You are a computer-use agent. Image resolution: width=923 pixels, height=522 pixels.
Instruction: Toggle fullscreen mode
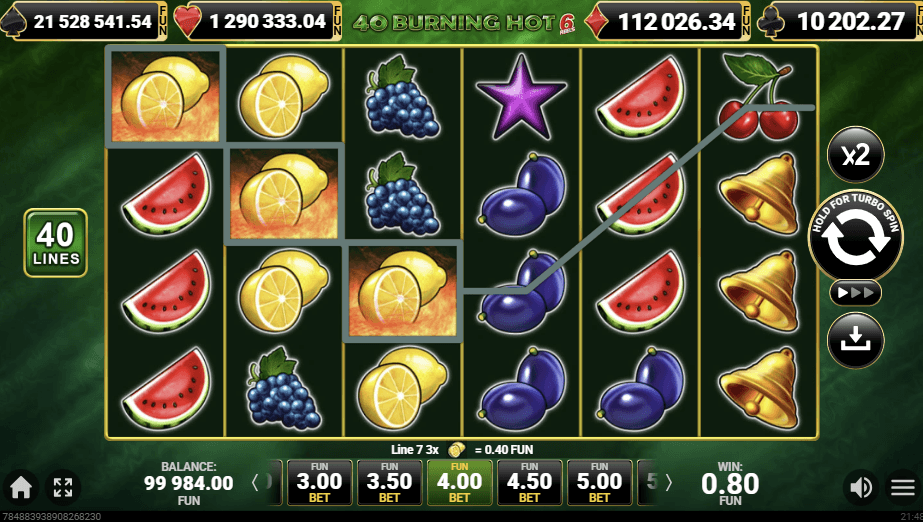pyautogui.click(x=63, y=488)
